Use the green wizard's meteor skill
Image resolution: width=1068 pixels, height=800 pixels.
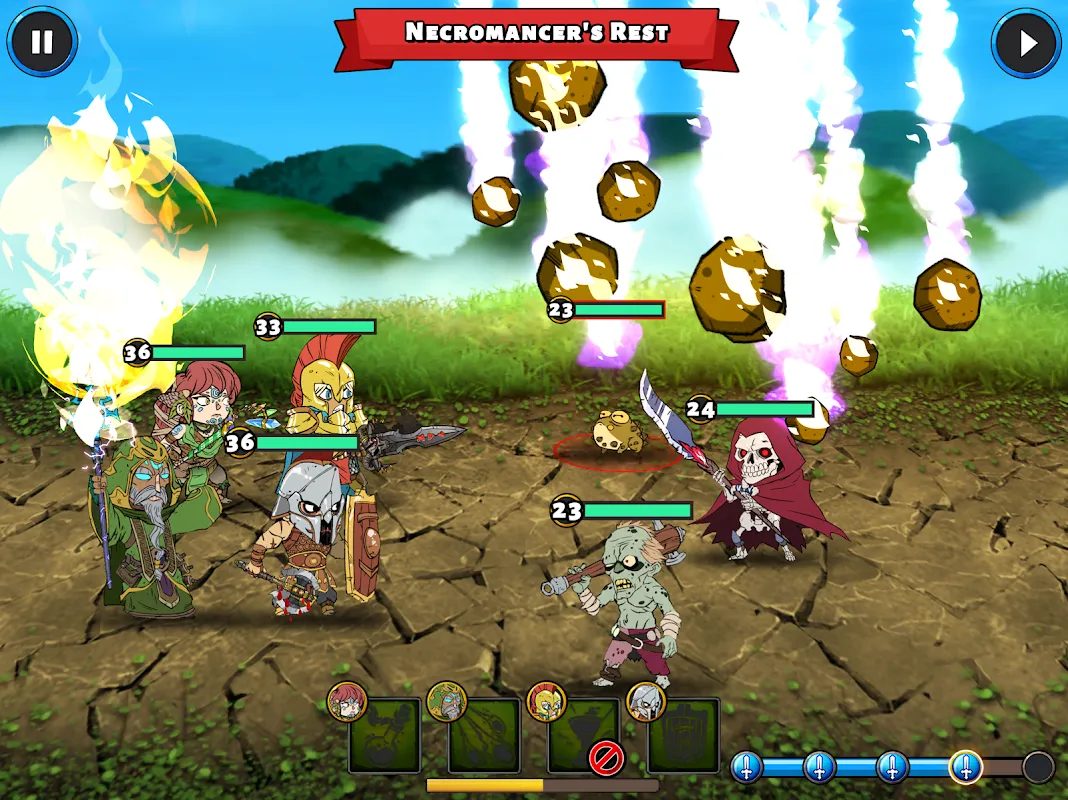(x=484, y=735)
